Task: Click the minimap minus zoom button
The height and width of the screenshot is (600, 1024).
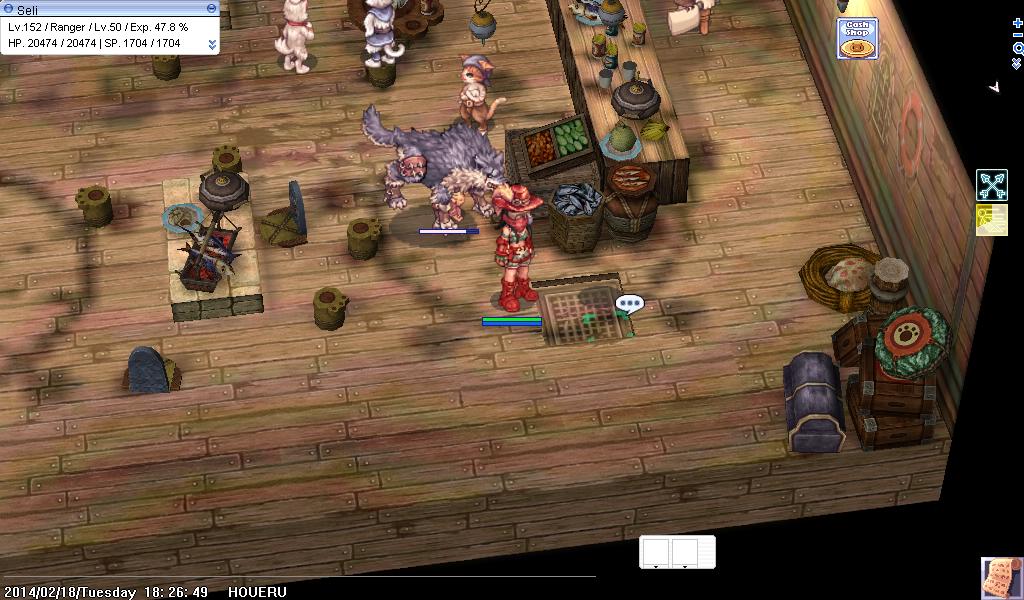Action: (1018, 34)
